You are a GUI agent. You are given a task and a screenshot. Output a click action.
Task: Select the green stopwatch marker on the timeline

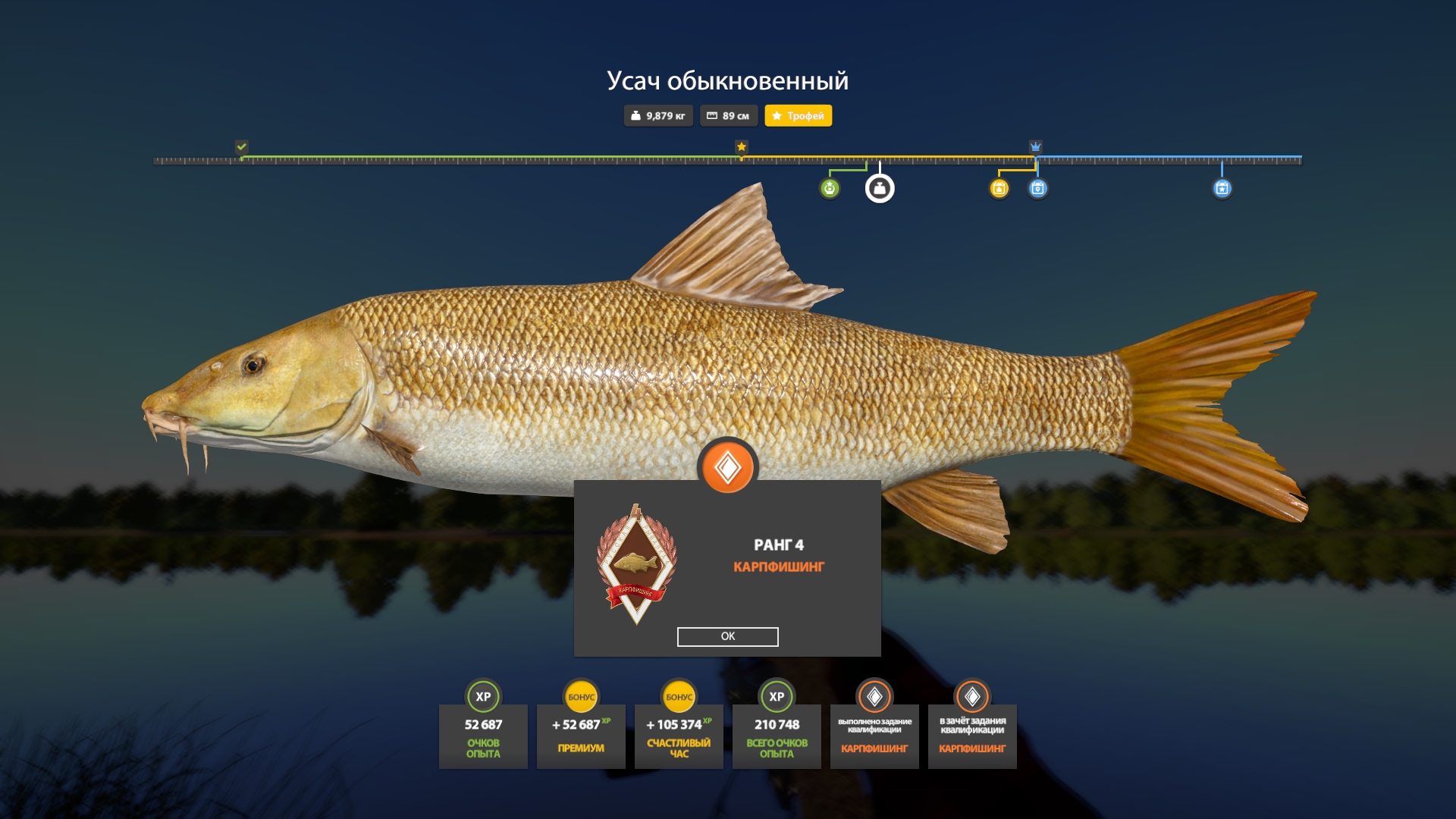pos(830,189)
